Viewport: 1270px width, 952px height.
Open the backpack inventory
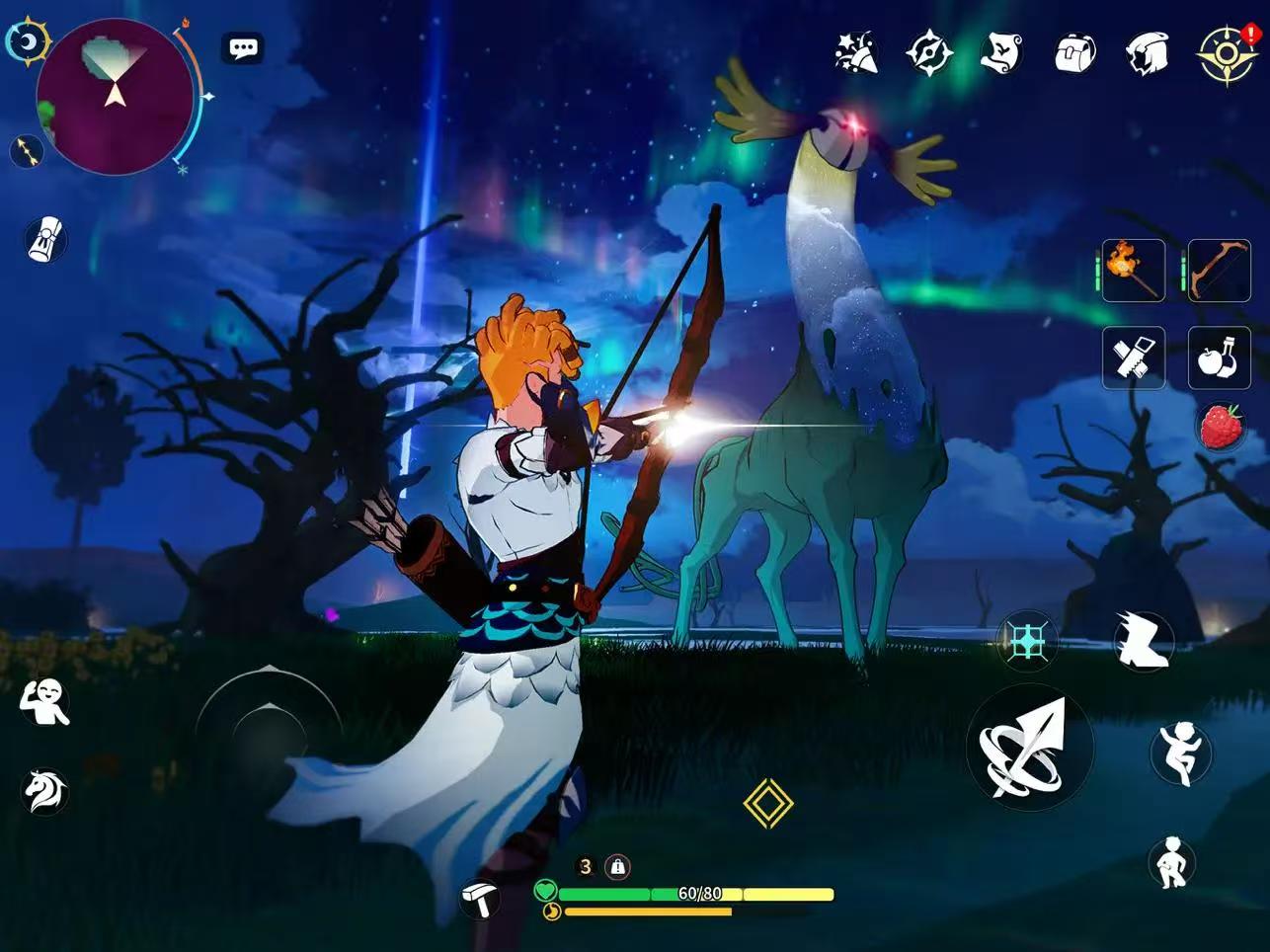tap(1074, 52)
